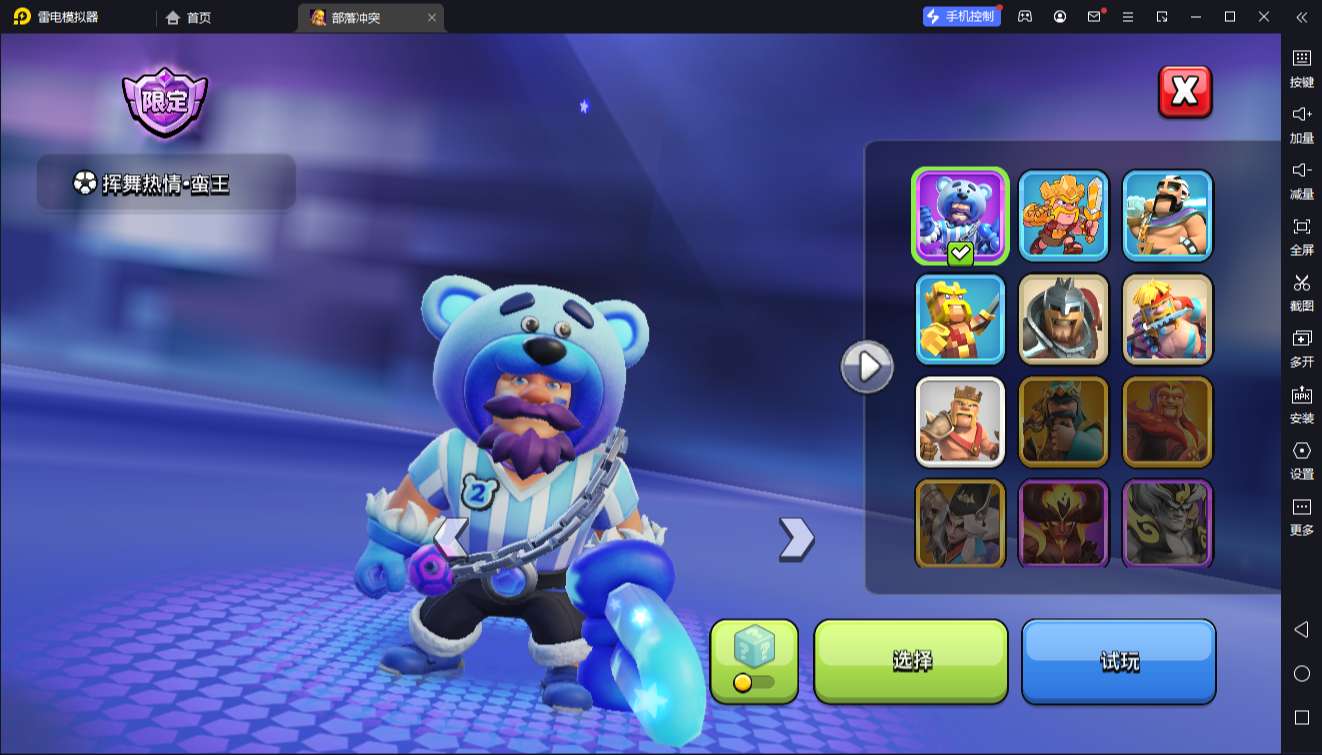
Task: Select the locked horned fire demon skin
Action: tap(1064, 523)
